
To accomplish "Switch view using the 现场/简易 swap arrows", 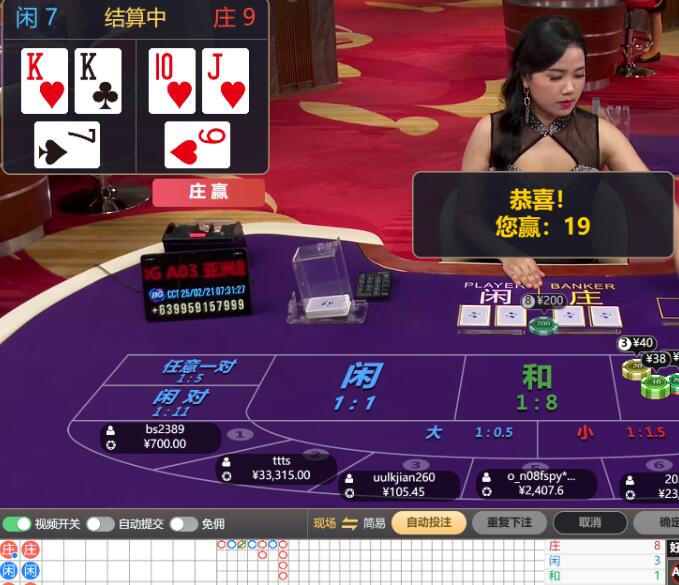I will pyautogui.click(x=349, y=523).
